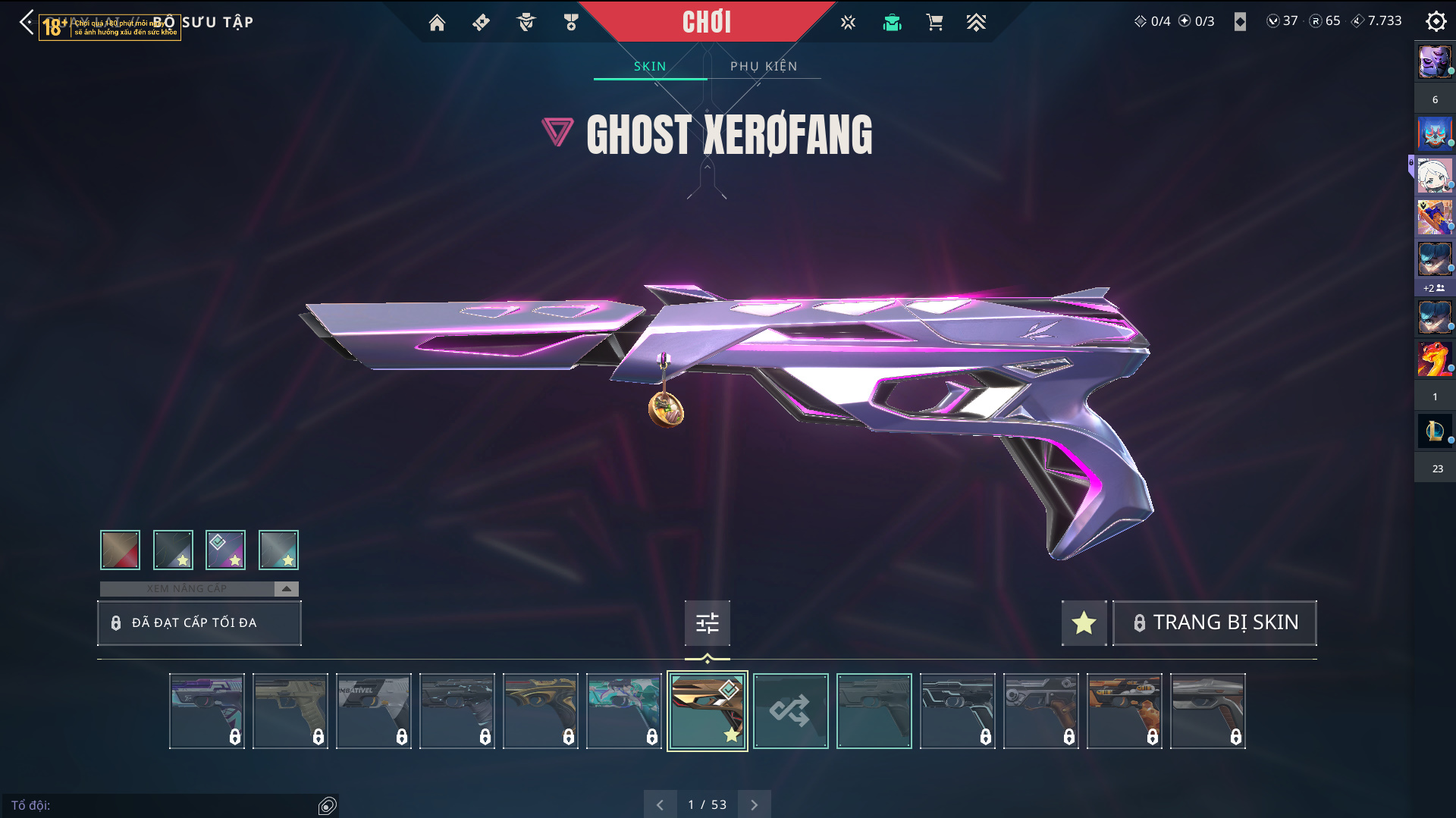Toggle the favorite star button

1084,622
